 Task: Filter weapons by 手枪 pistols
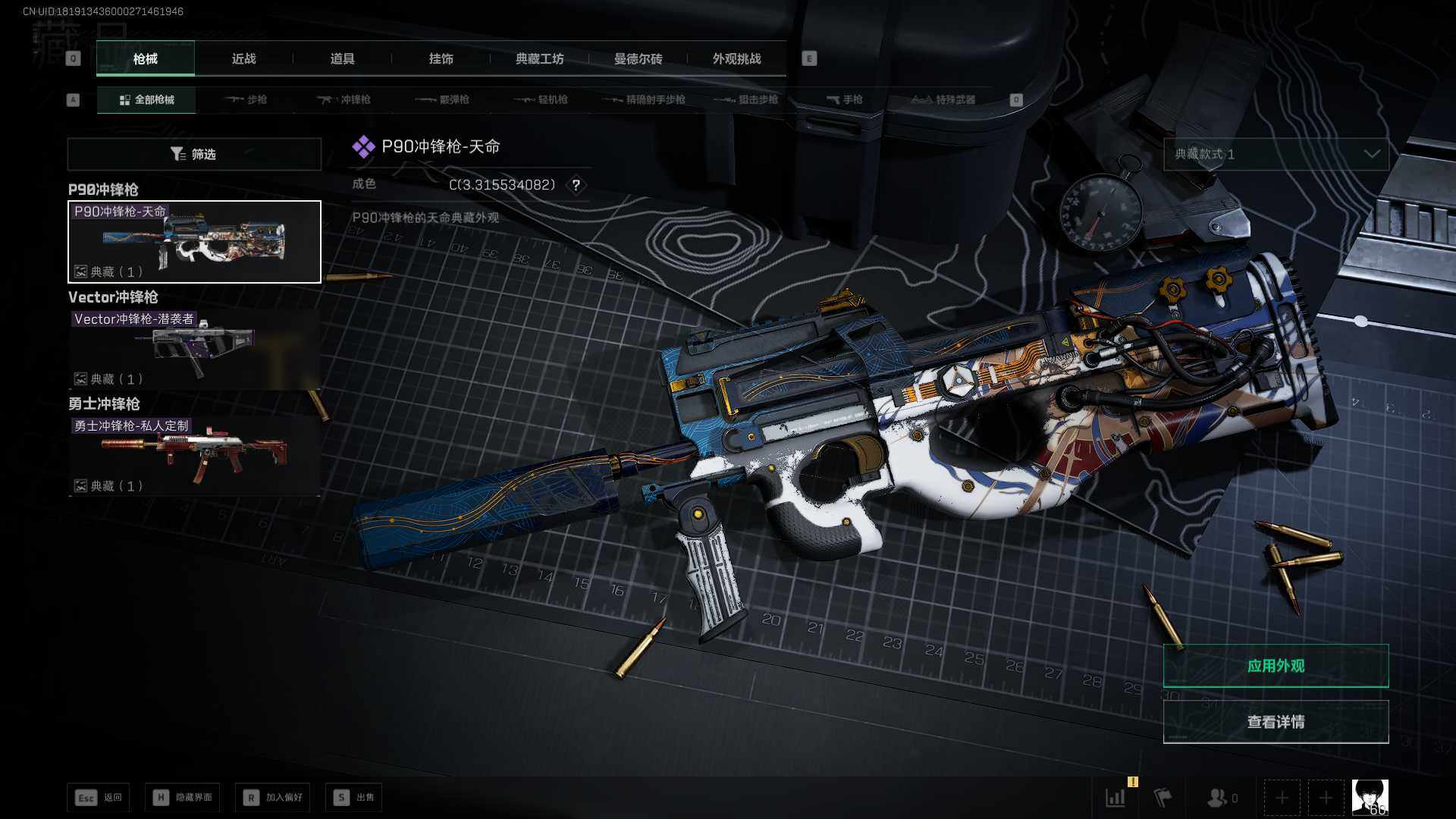pos(844,100)
